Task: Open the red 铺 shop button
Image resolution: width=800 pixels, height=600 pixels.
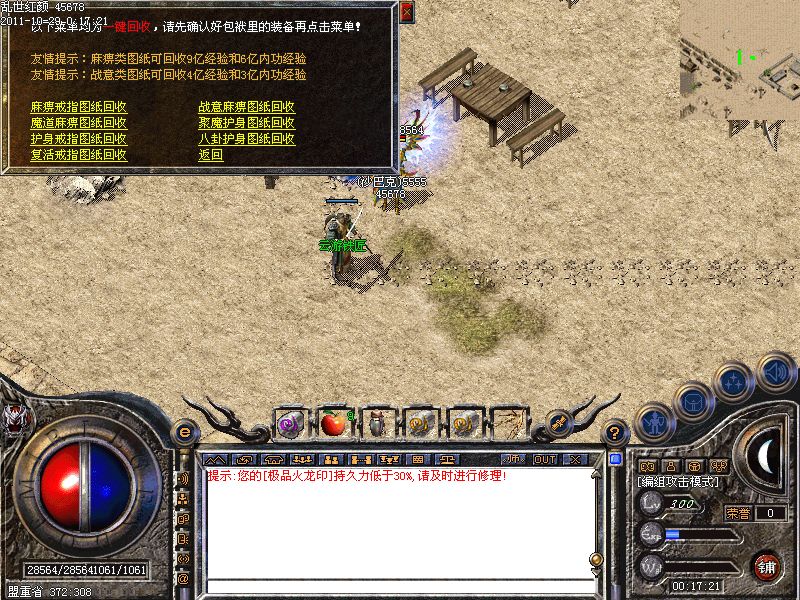Action: point(766,565)
